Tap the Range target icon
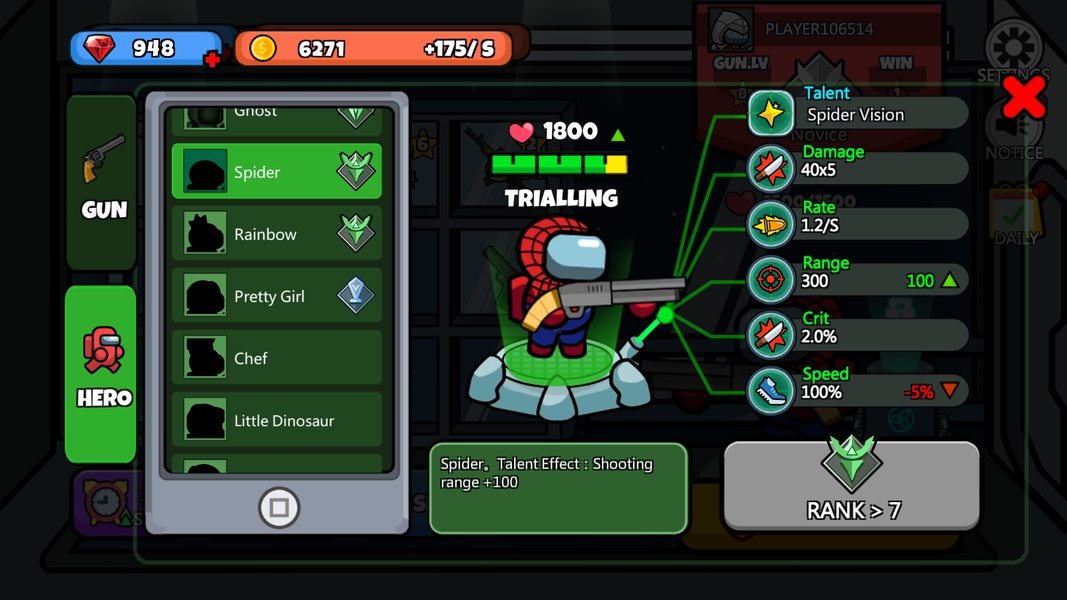 point(771,280)
